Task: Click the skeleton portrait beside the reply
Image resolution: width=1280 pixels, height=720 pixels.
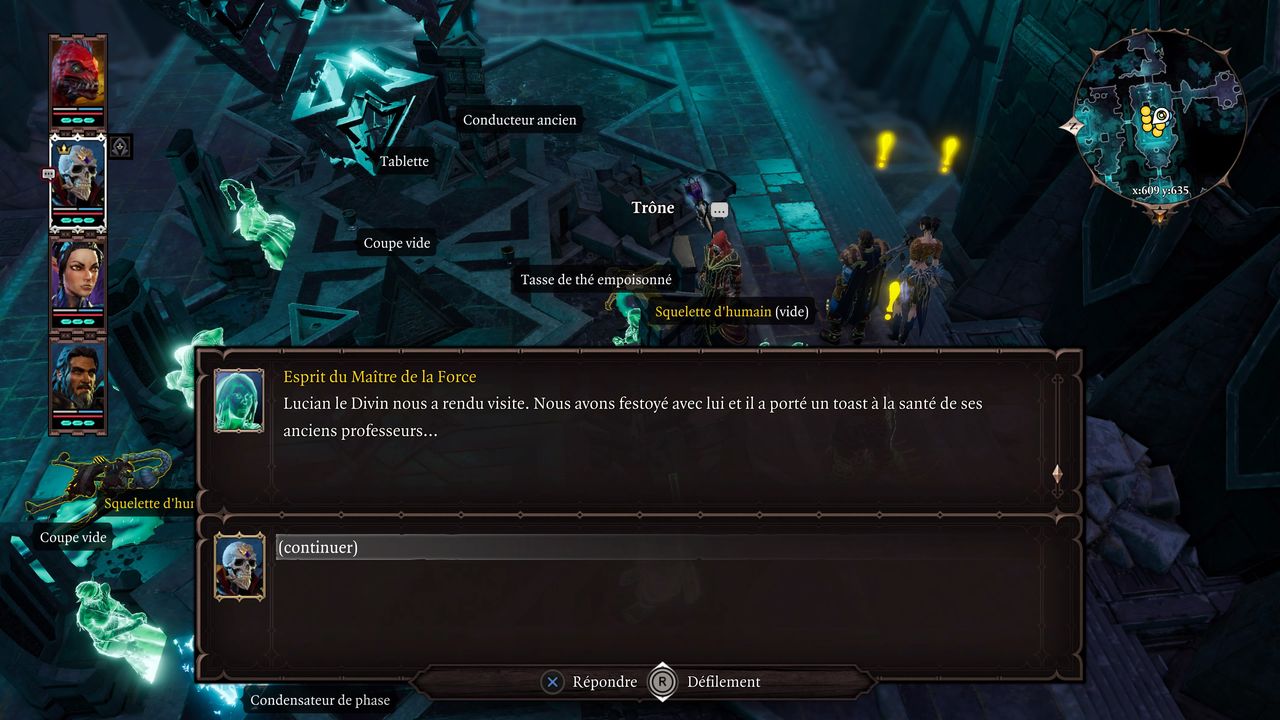Action: point(239,566)
